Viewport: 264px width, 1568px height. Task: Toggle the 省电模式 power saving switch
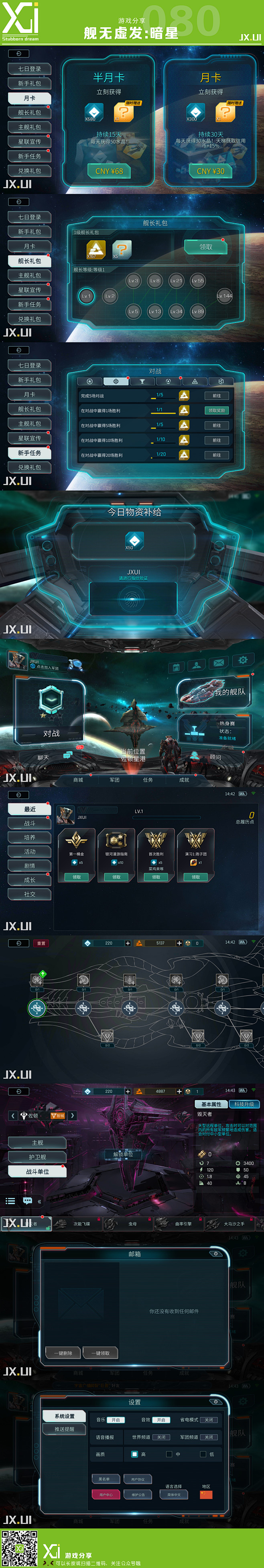point(209,1419)
